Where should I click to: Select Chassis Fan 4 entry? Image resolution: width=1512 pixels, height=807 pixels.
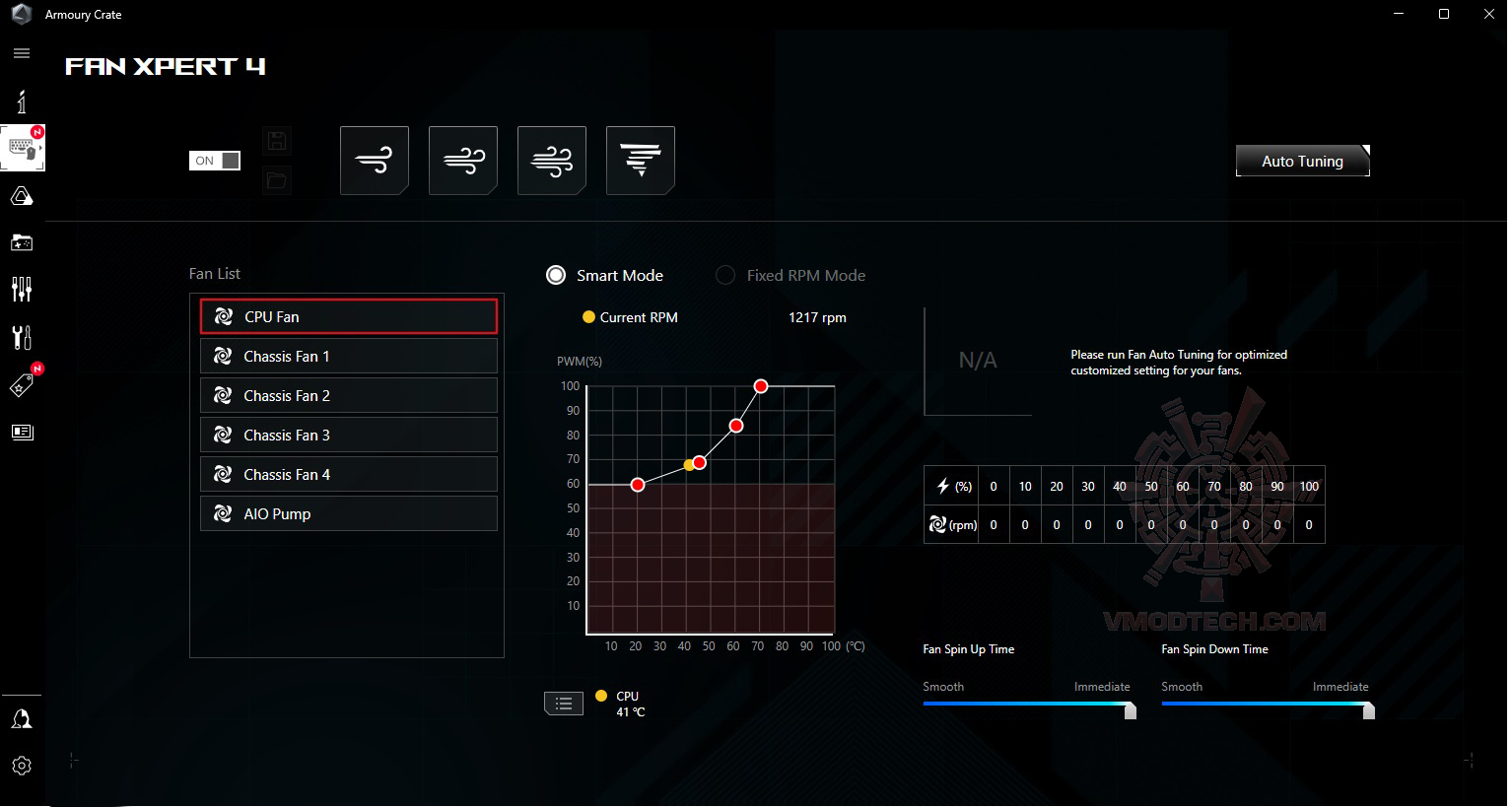[x=348, y=474]
